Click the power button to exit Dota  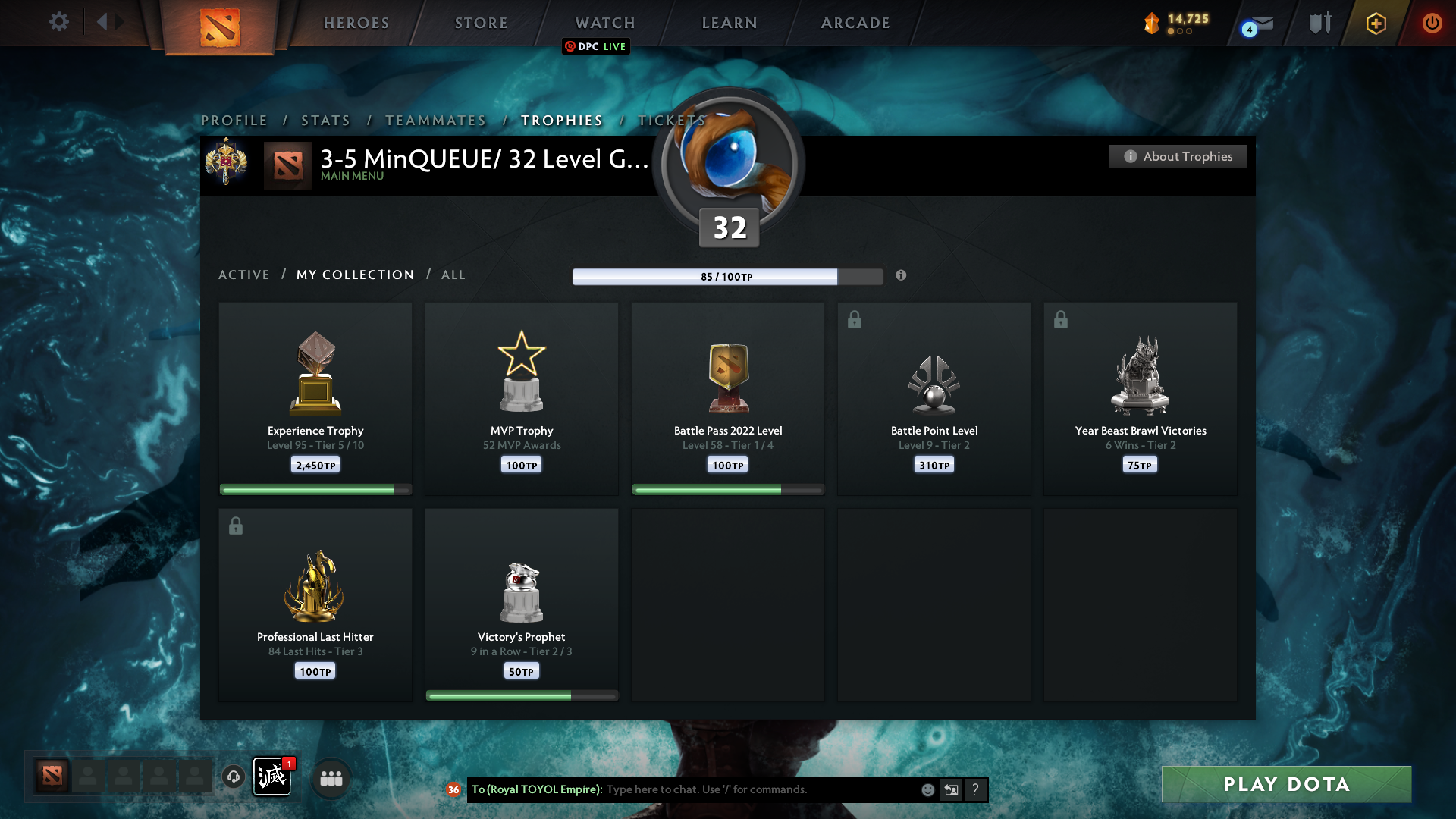tap(1432, 23)
